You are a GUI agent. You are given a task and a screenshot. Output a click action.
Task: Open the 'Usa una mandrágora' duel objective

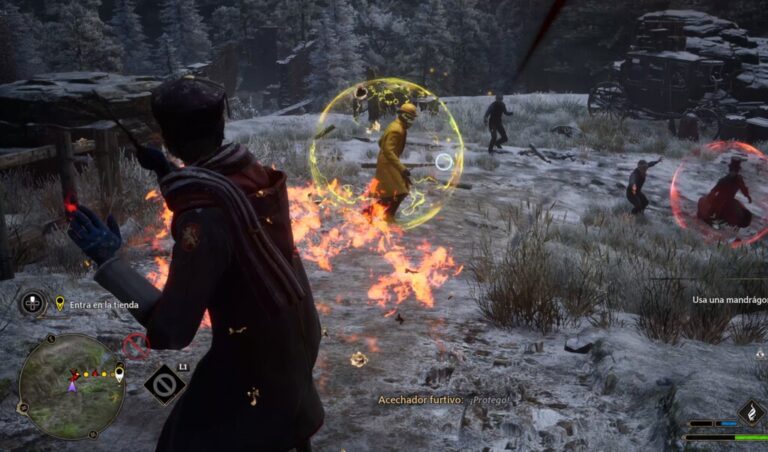click(729, 299)
